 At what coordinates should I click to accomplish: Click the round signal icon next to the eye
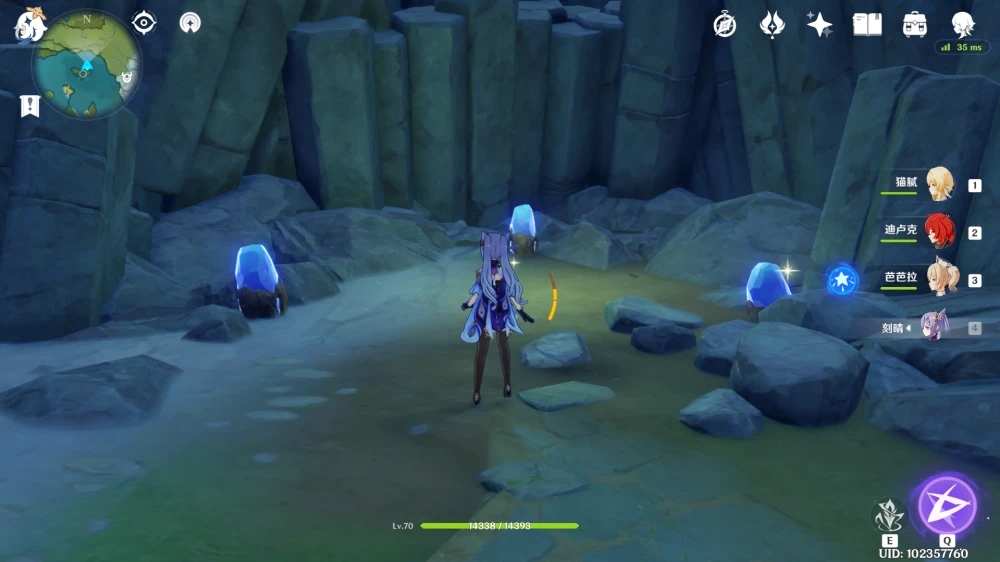190,22
